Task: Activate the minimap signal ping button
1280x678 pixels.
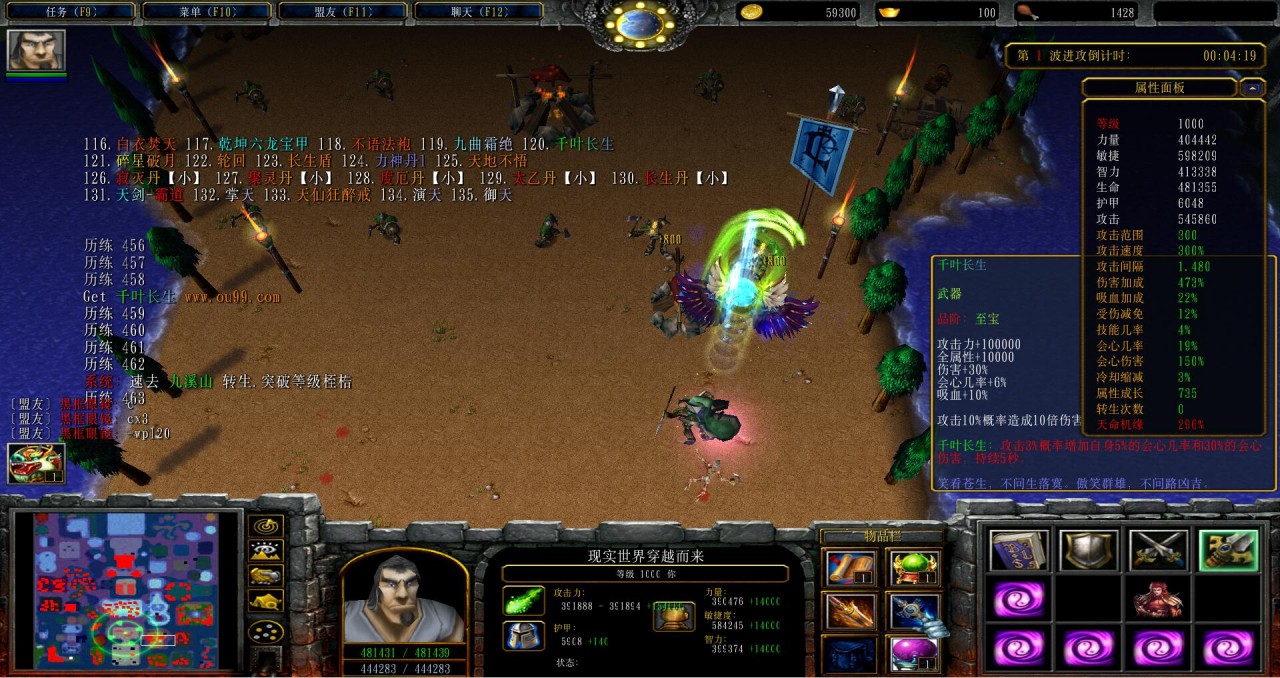Action: pos(265,525)
